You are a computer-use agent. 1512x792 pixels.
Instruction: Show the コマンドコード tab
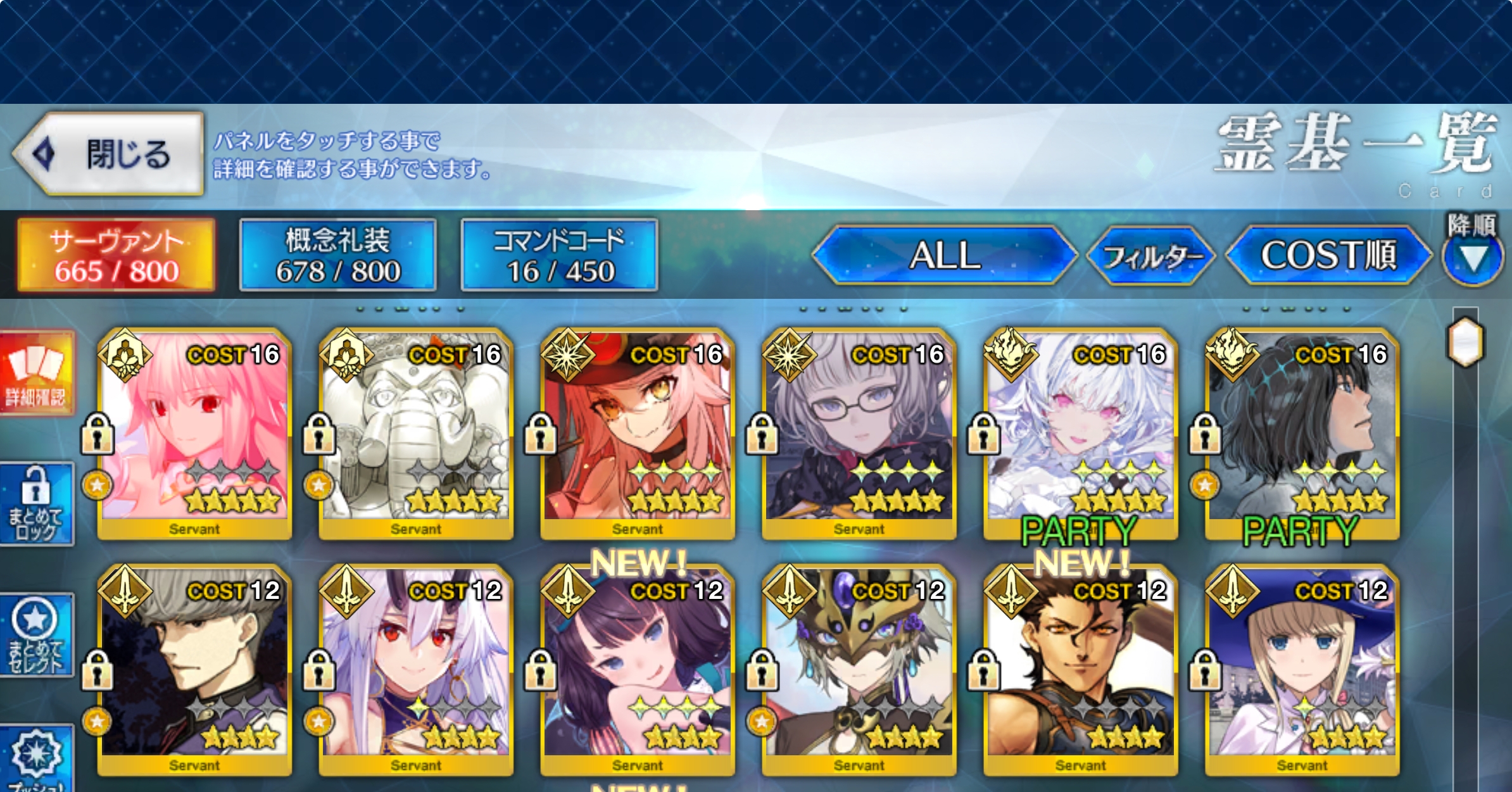[x=560, y=255]
